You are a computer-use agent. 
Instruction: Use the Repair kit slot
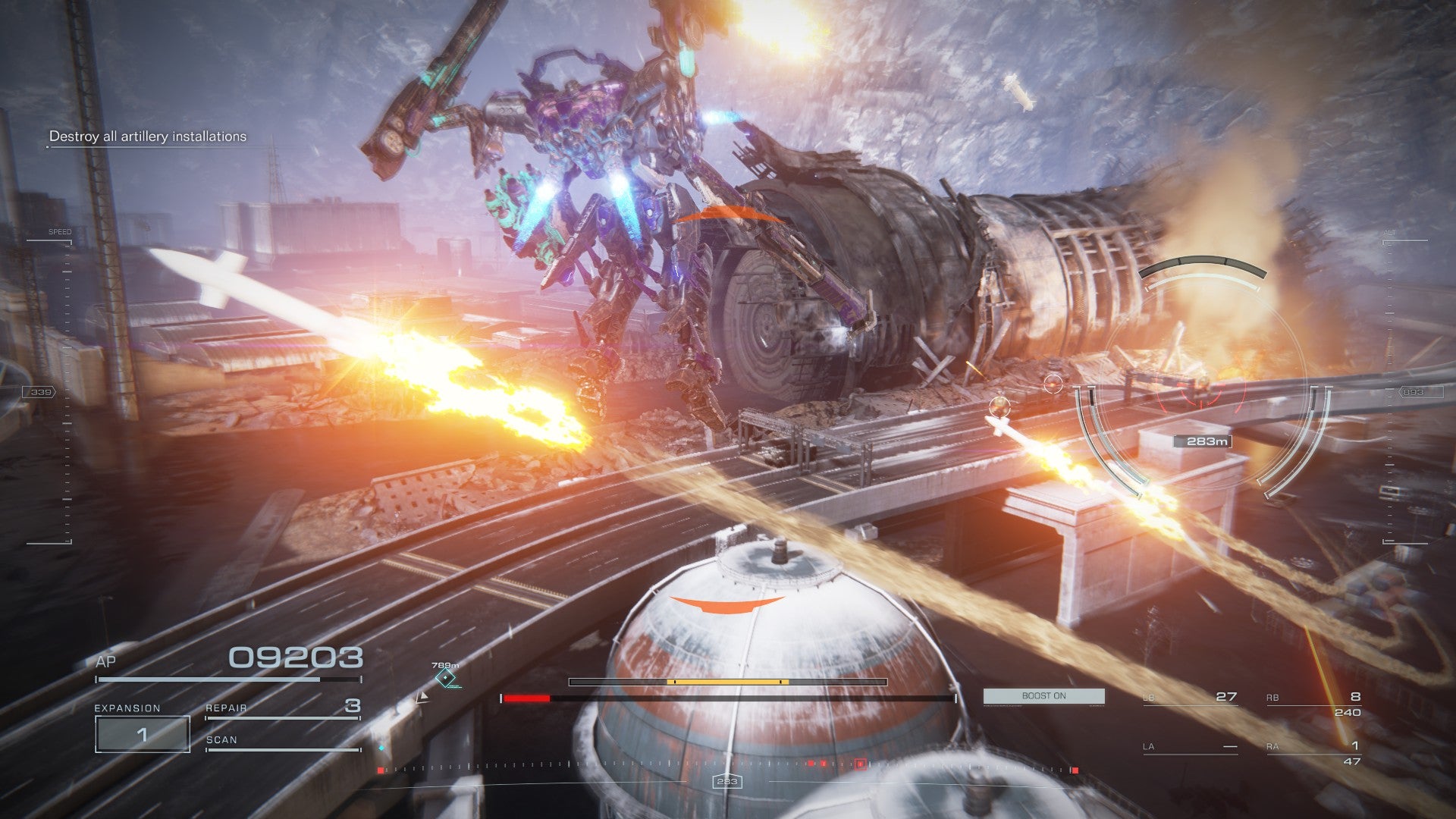[282, 708]
